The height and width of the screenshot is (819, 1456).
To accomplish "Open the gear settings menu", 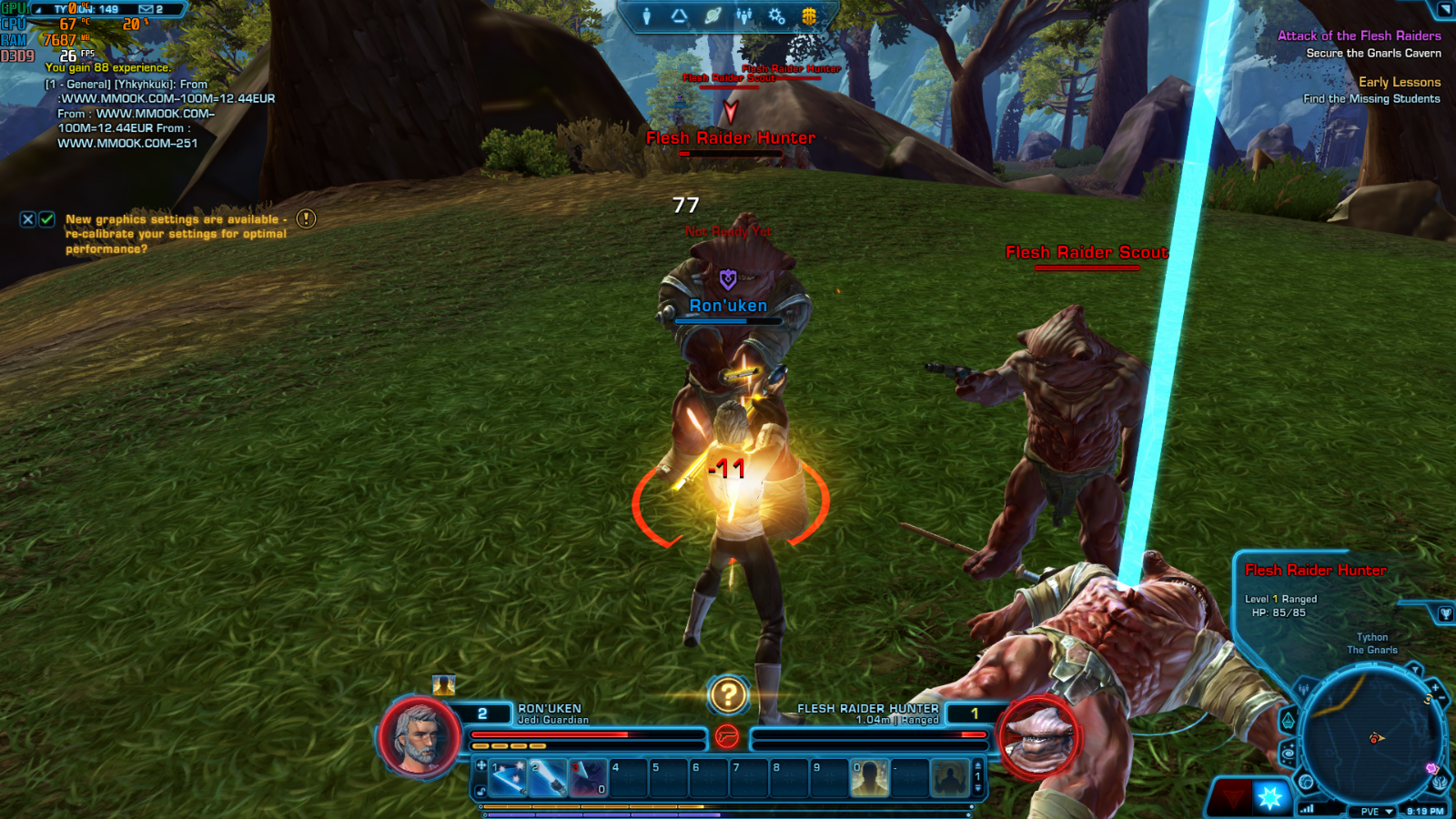I will (x=776, y=16).
